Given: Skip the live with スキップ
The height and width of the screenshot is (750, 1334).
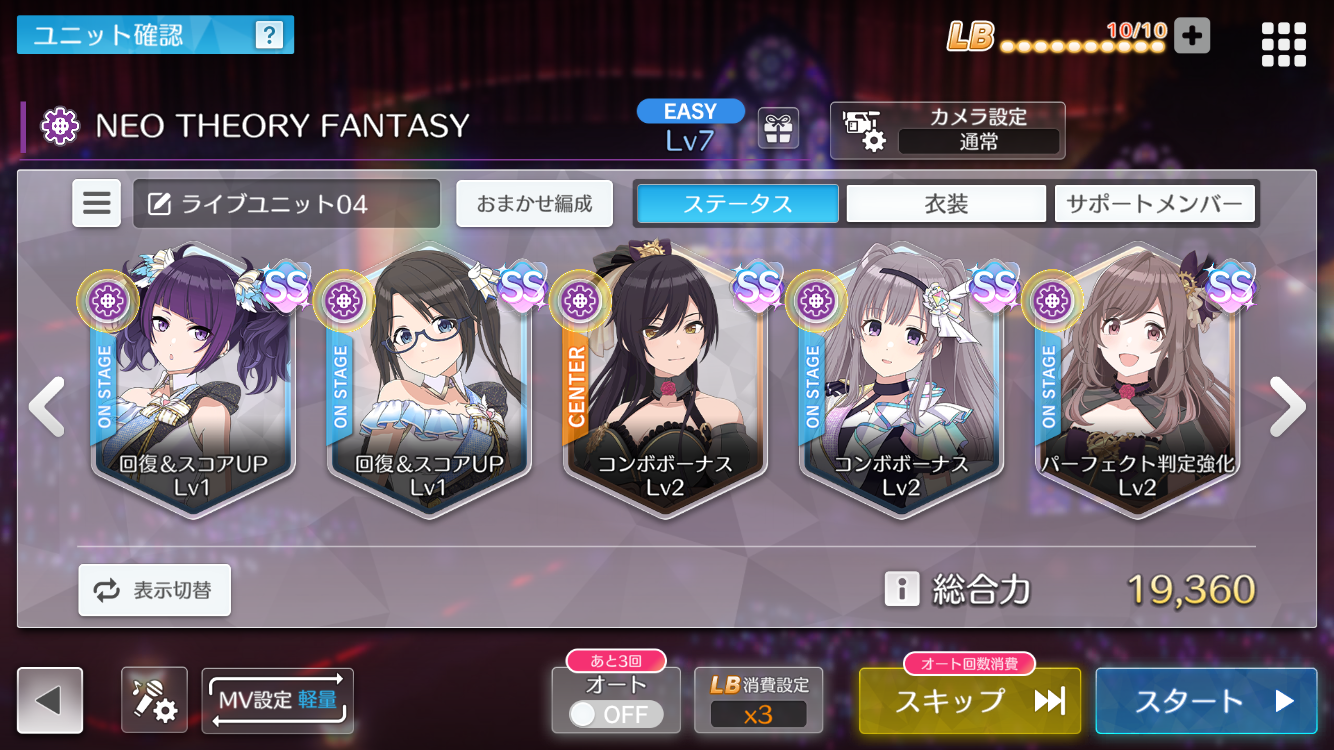Looking at the screenshot, I should click(969, 701).
